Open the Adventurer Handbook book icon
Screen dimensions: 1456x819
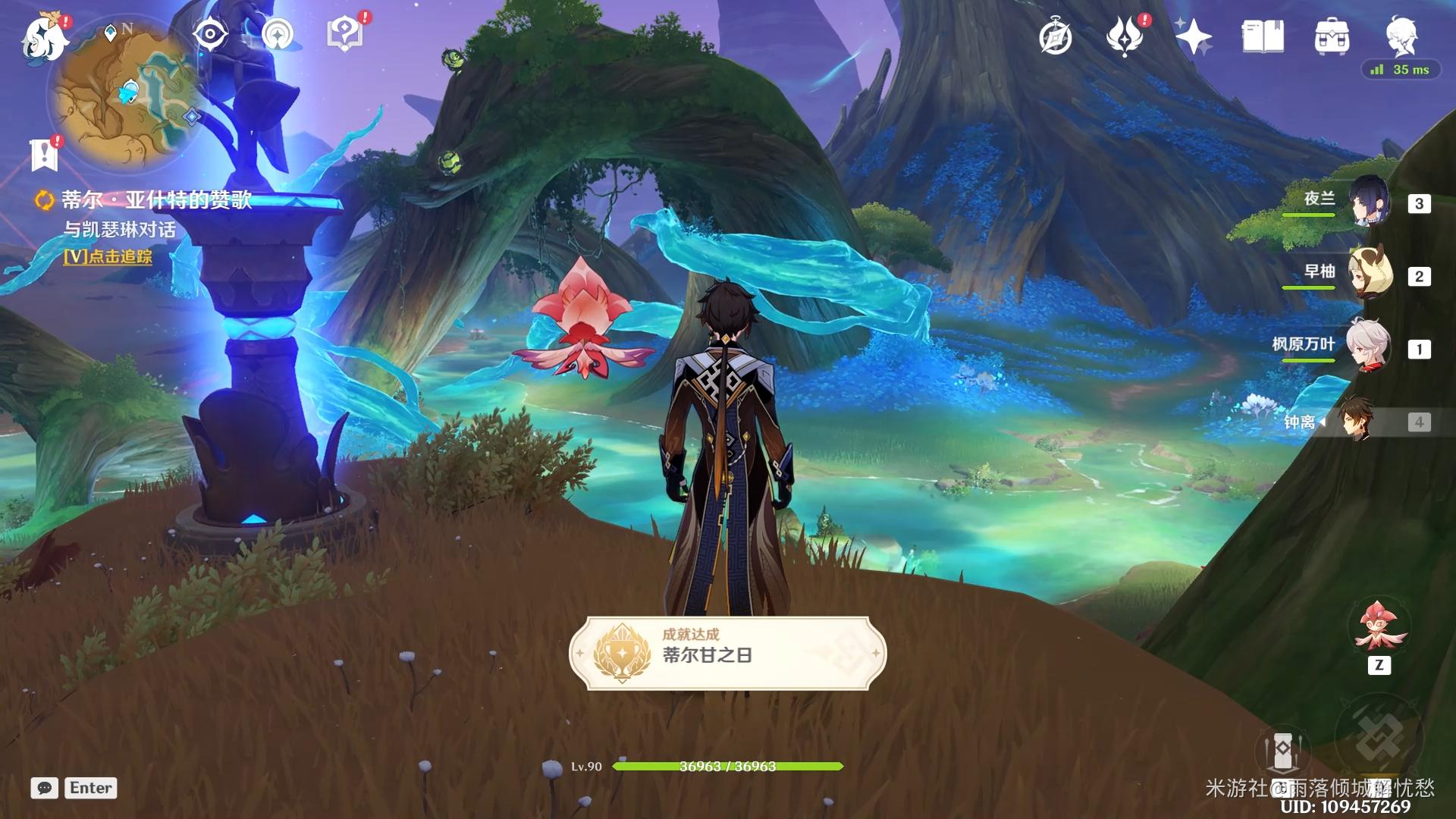click(x=1263, y=36)
